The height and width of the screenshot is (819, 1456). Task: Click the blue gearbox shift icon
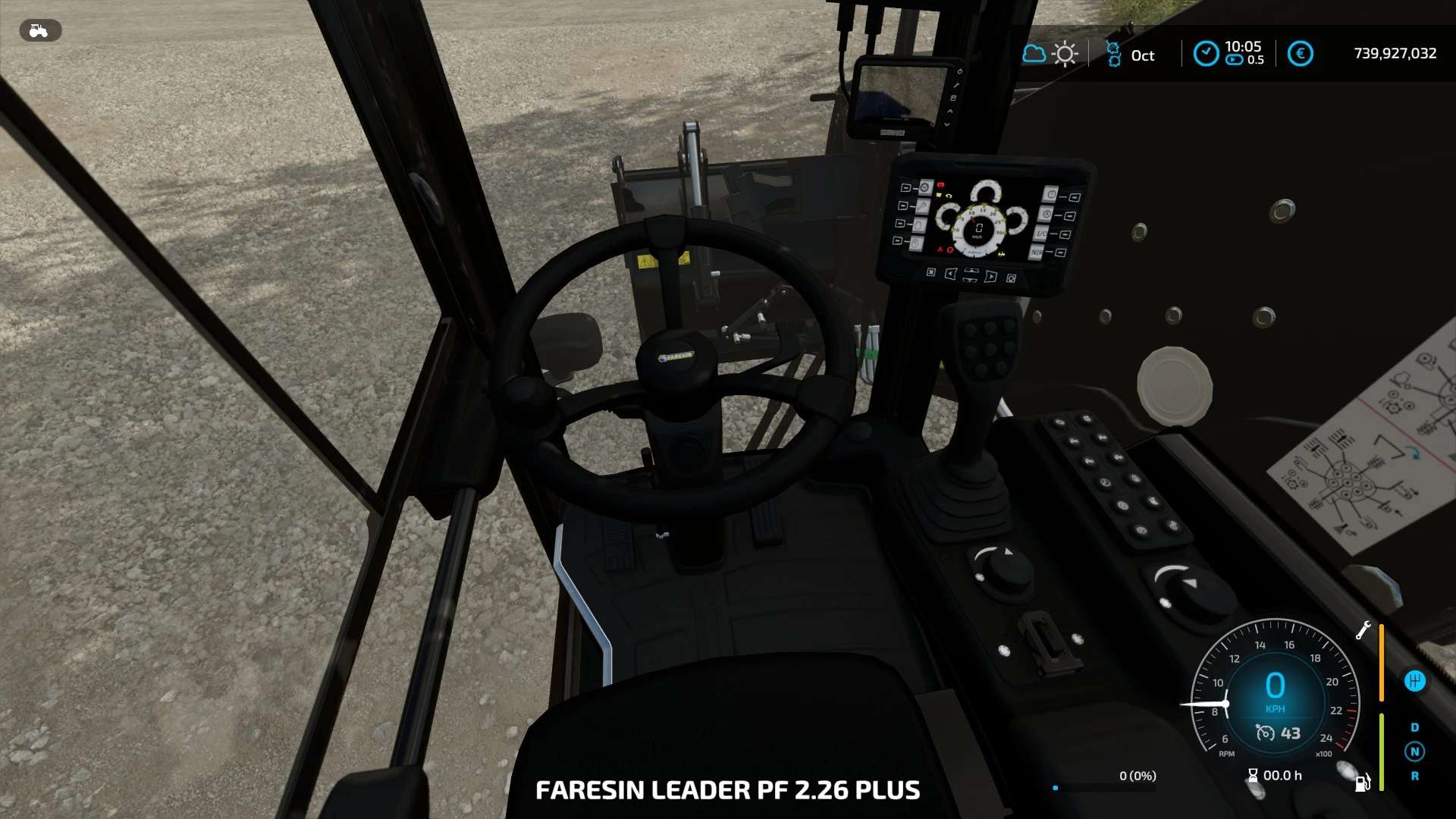1414,681
